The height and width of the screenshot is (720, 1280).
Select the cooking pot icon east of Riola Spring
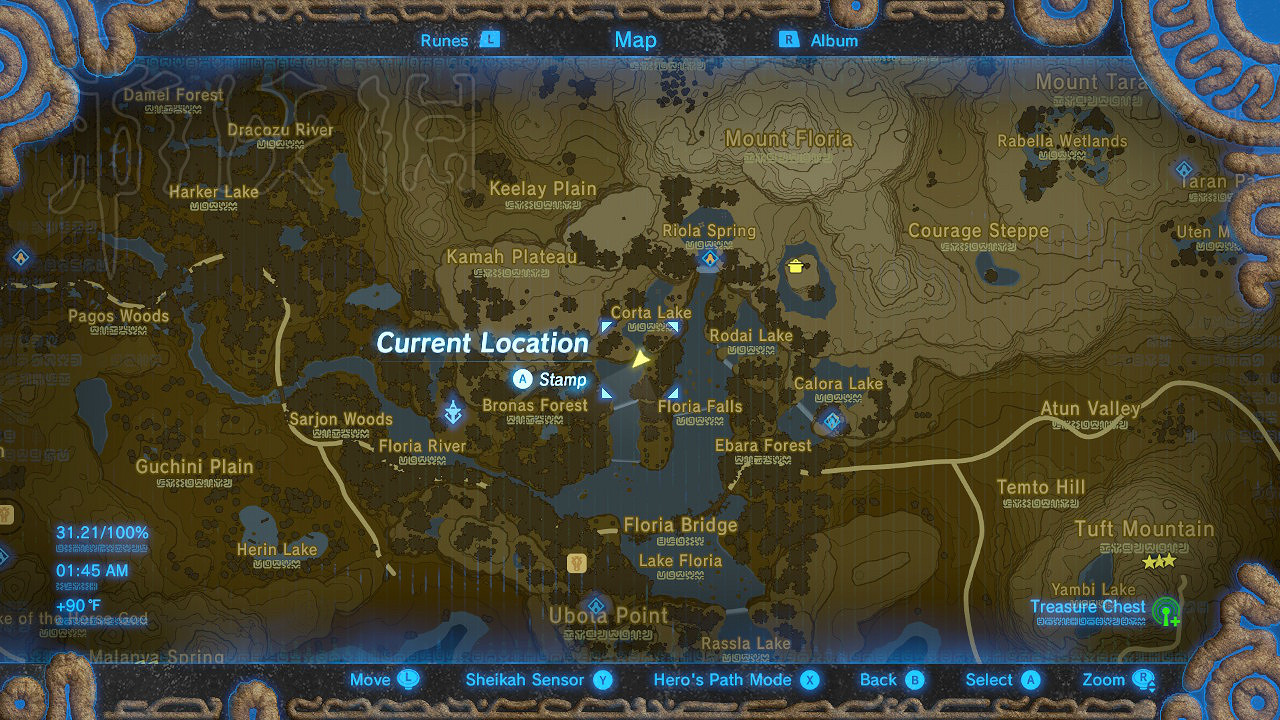tap(793, 266)
